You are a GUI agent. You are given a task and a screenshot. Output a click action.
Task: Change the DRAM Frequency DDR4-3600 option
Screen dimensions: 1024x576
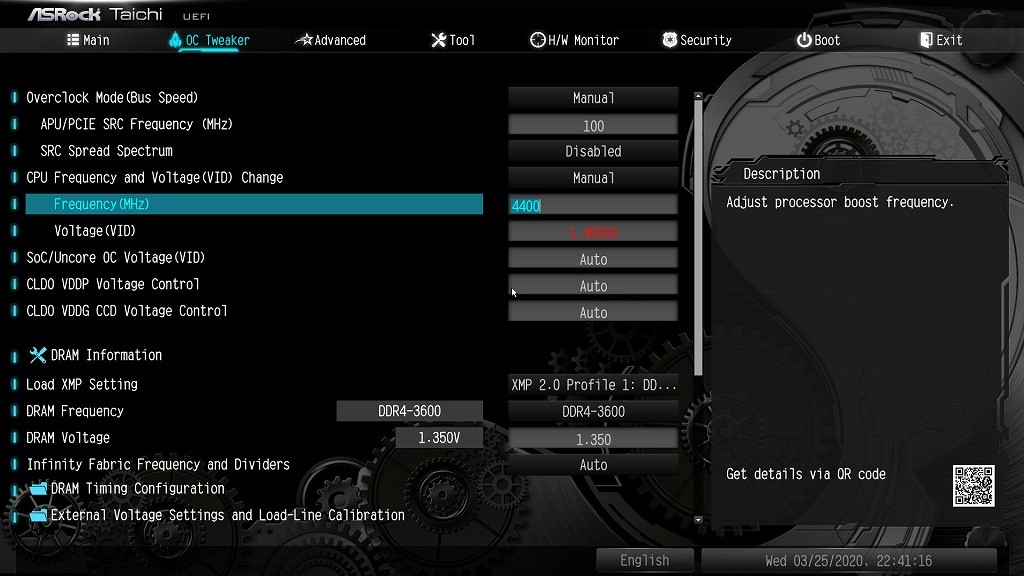[x=593, y=411]
